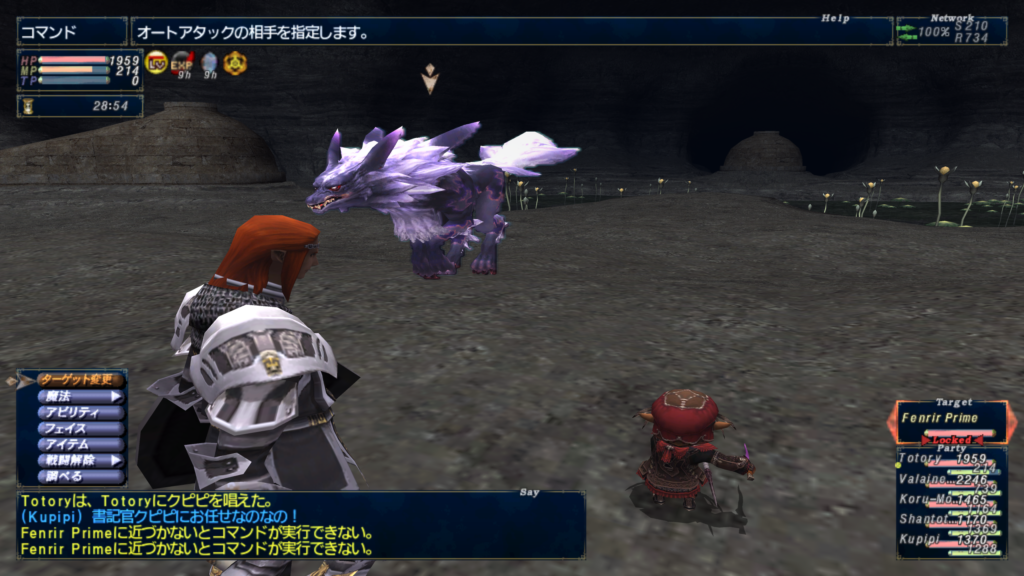This screenshot has height=576, width=1024.
Task: Click the Say chat log window
Action: pos(300,524)
